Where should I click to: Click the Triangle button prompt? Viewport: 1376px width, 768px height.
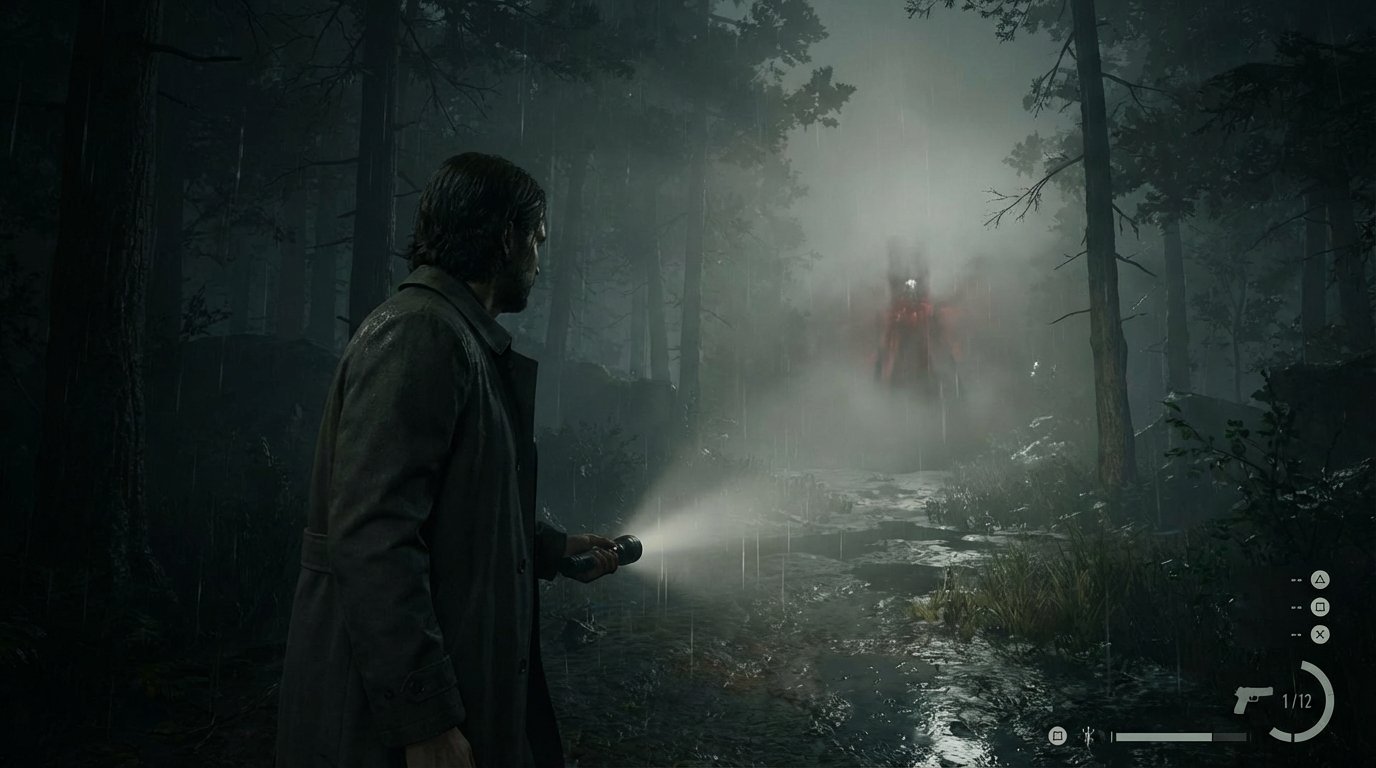[x=1320, y=579]
